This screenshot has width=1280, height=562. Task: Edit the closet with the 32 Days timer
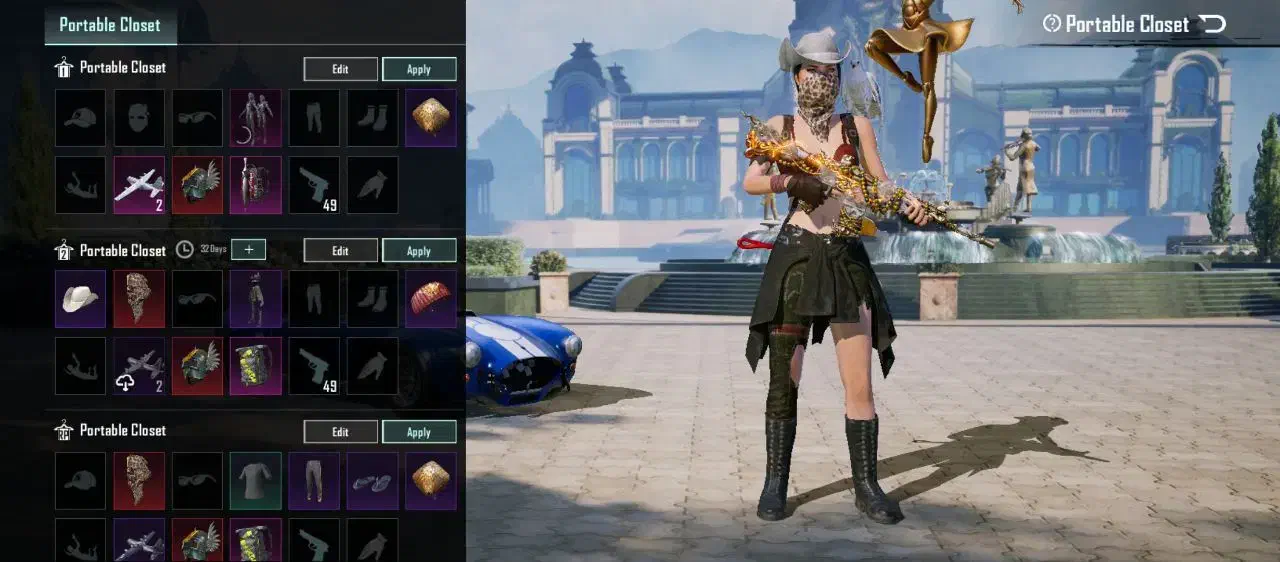(340, 251)
